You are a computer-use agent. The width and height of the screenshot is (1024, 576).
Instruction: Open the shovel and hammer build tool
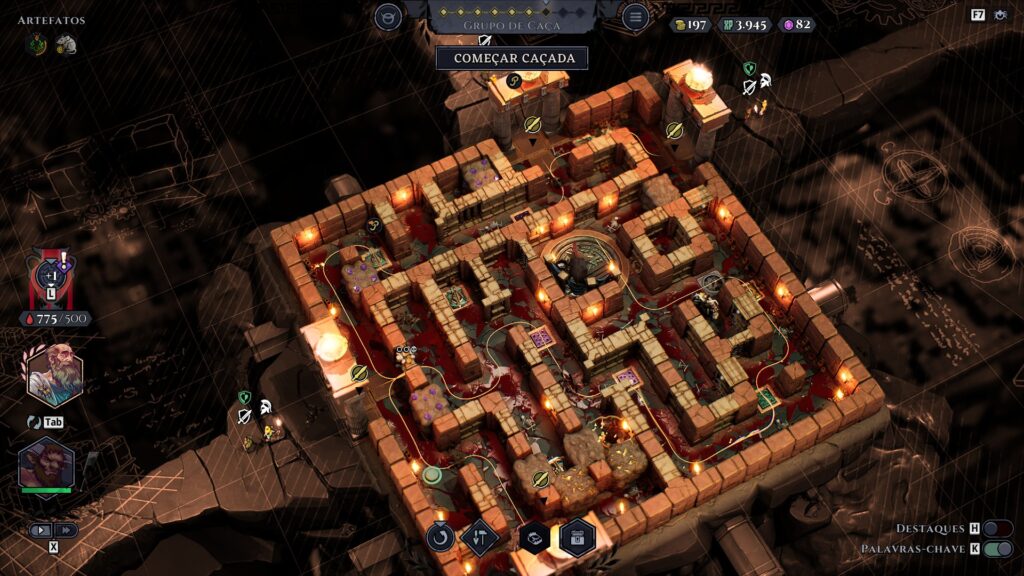tap(479, 537)
